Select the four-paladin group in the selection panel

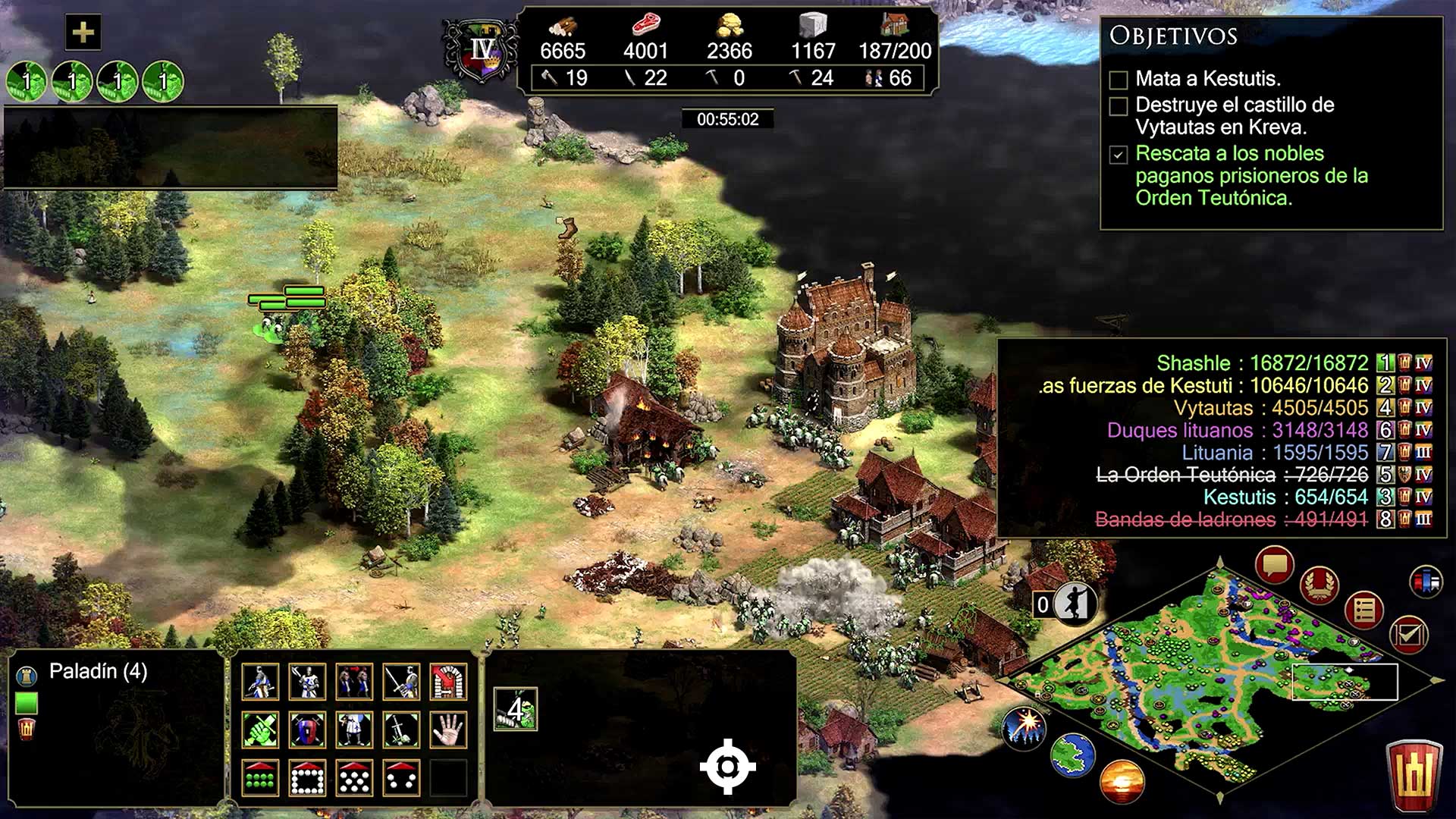tap(516, 709)
